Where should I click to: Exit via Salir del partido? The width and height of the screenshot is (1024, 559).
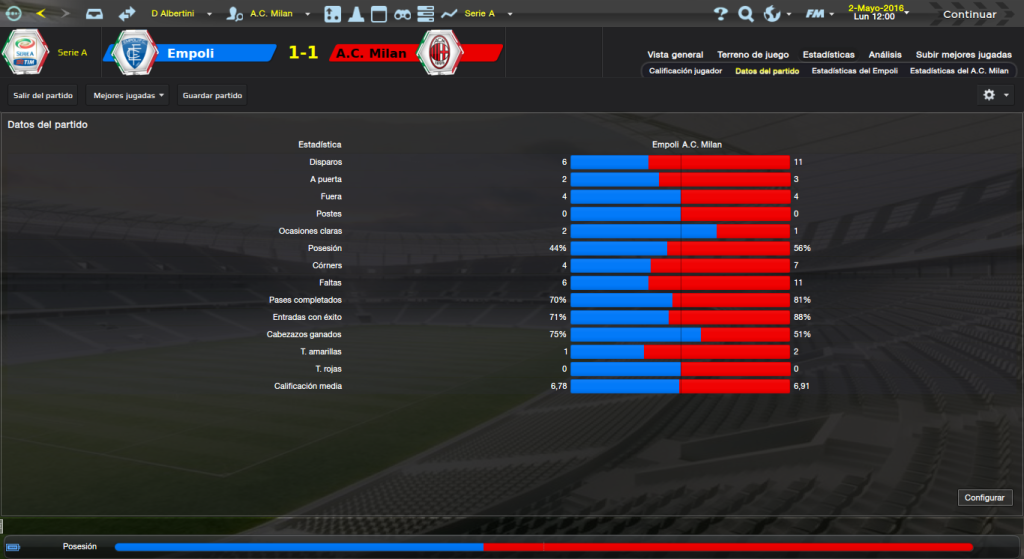tap(45, 95)
